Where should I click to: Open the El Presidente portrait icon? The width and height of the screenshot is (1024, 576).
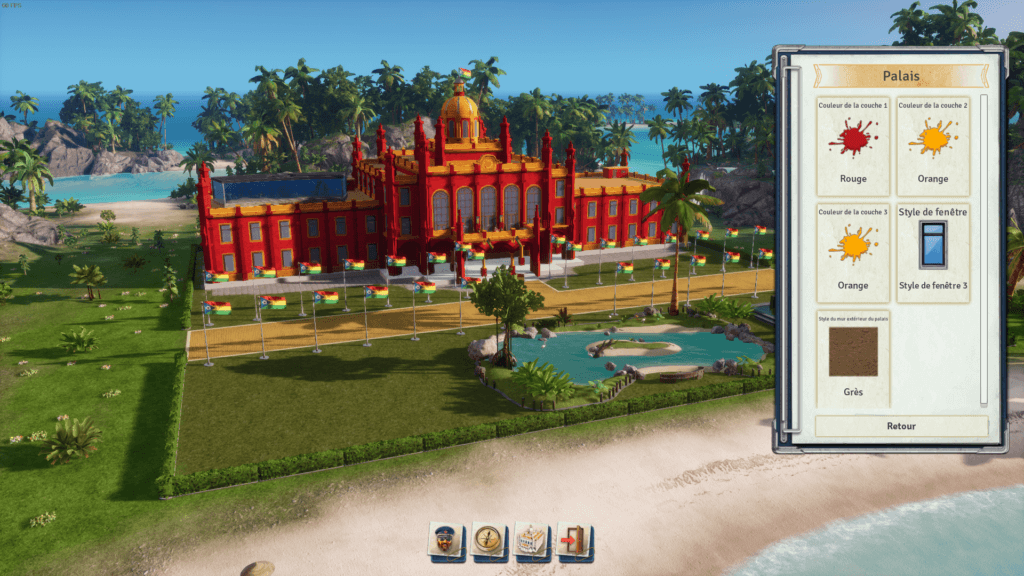(444, 540)
